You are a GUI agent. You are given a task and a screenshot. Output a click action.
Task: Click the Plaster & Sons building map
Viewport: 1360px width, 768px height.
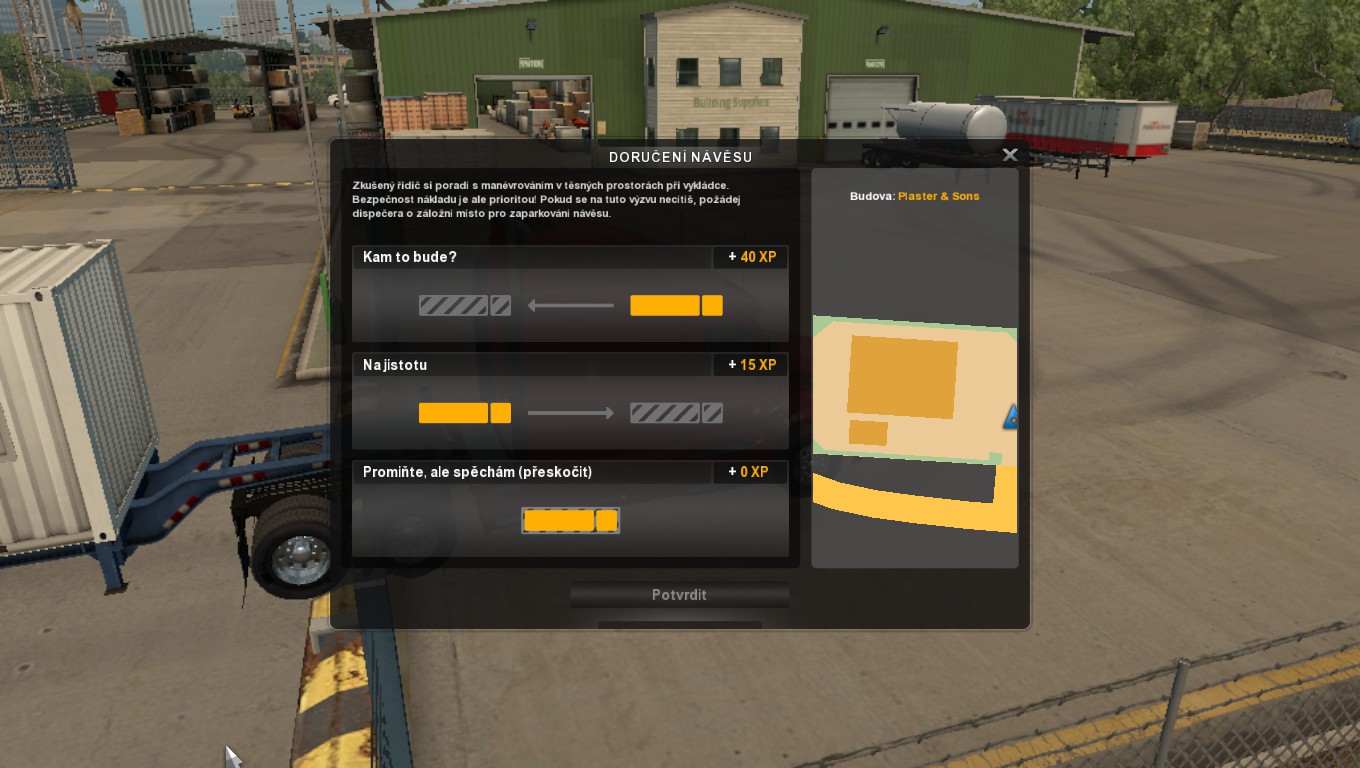click(x=914, y=400)
